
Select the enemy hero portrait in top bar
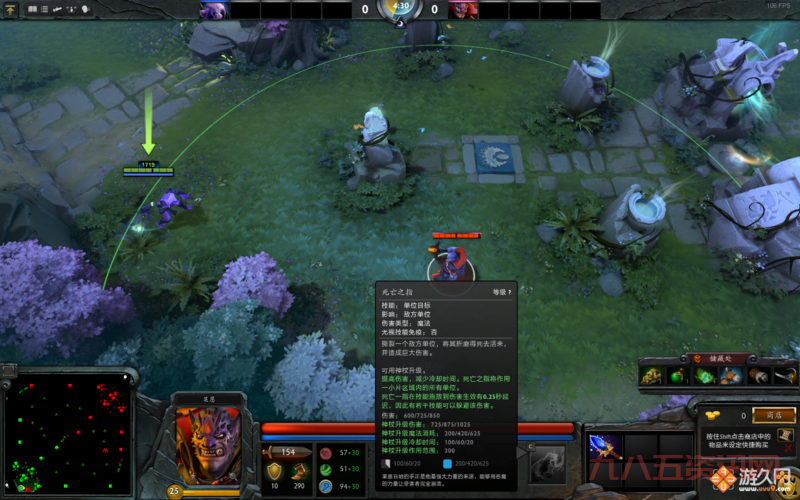pos(463,10)
